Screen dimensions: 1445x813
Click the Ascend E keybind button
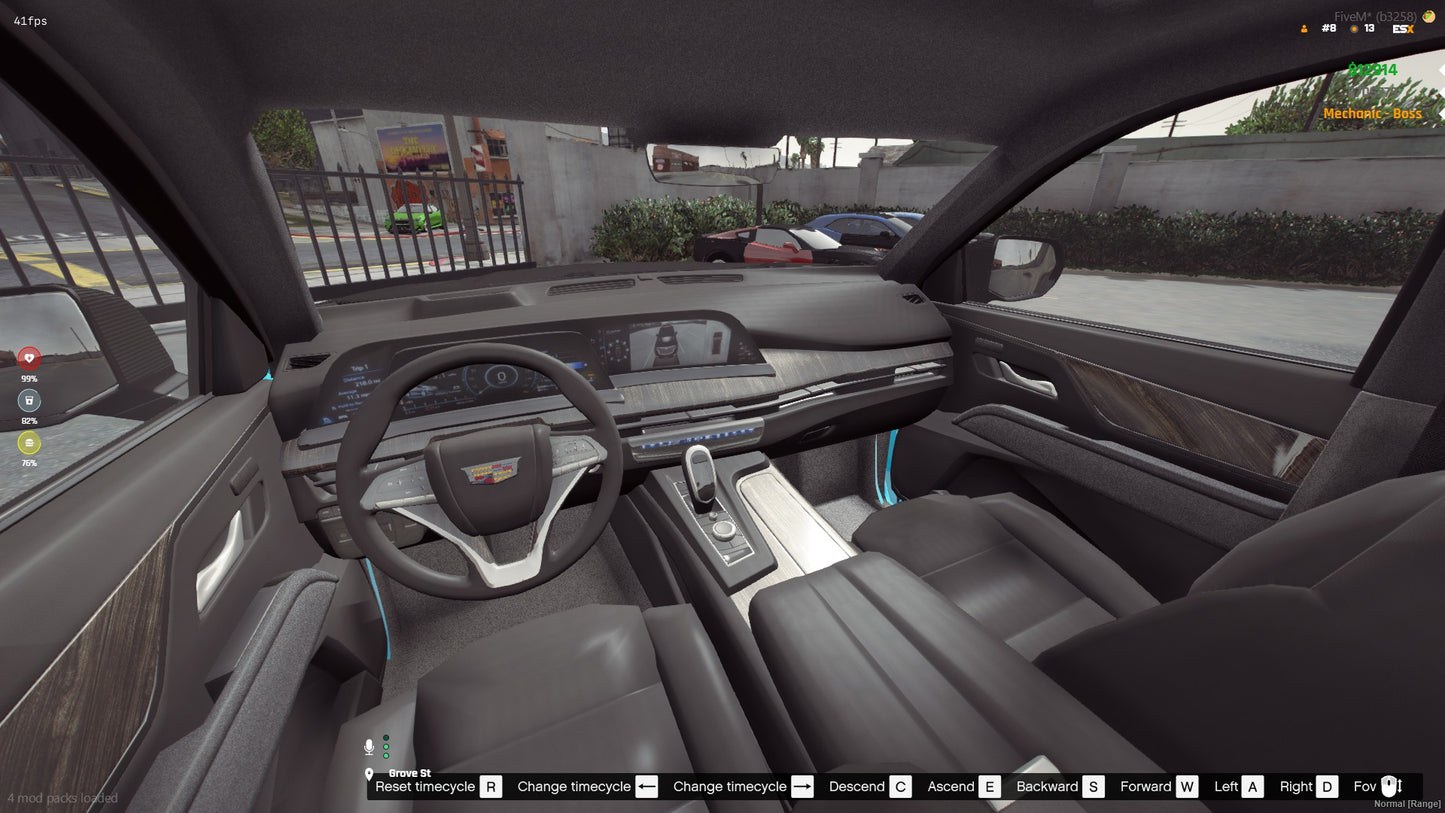tap(988, 786)
